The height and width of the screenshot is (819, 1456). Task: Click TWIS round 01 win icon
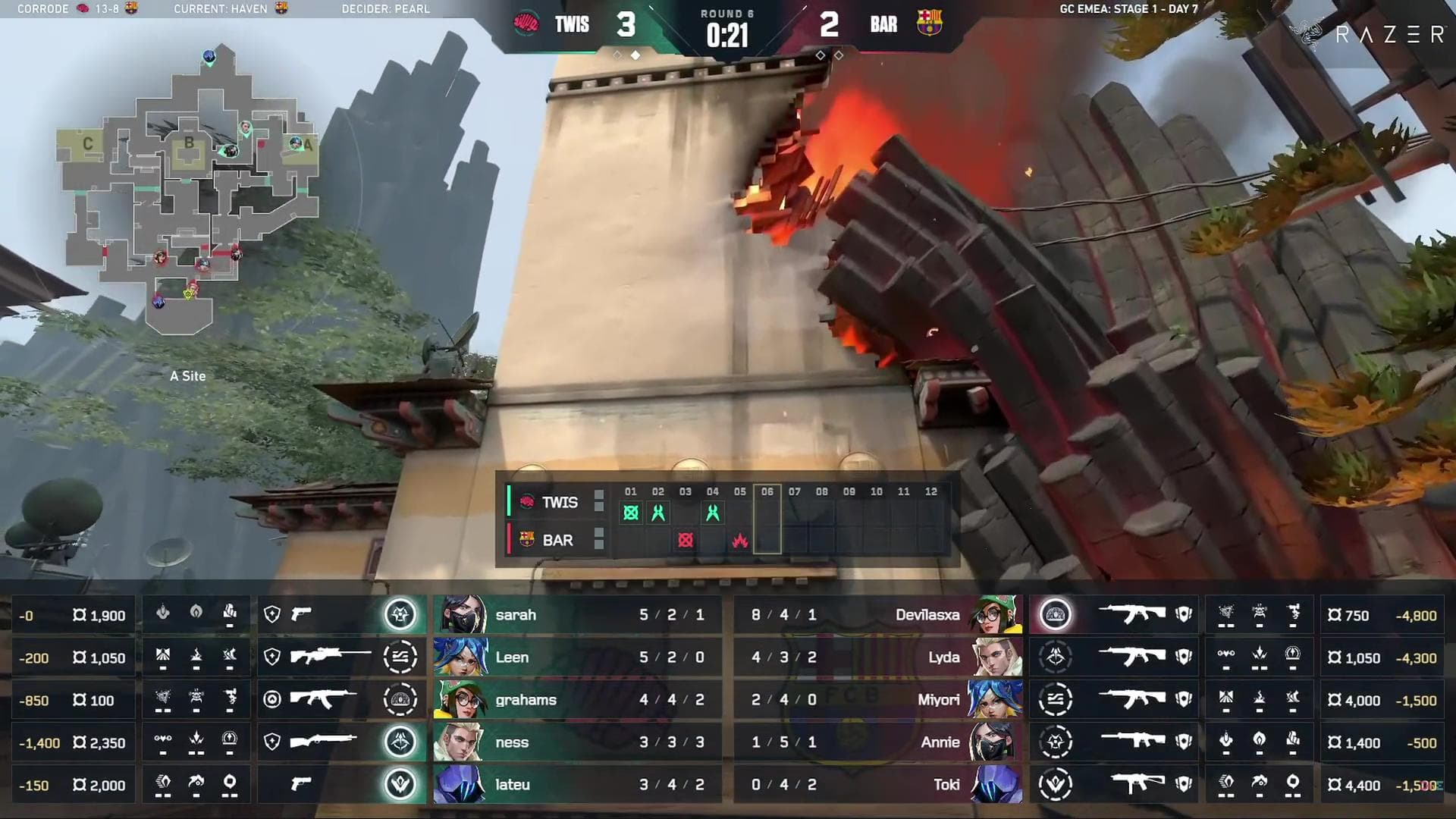(630, 513)
